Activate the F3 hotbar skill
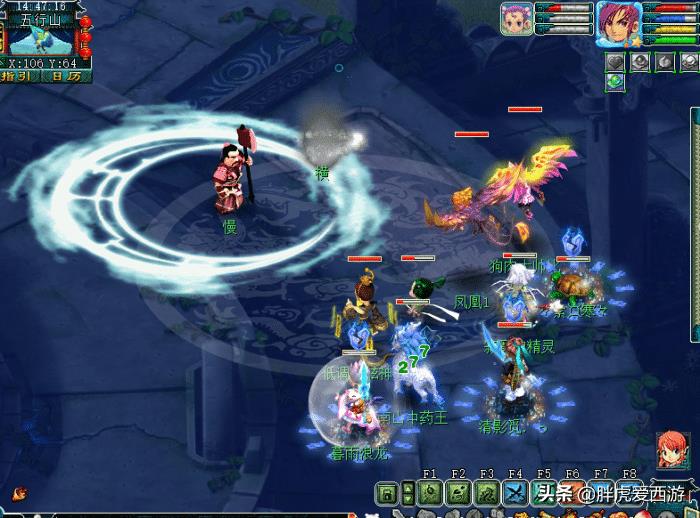 (x=487, y=492)
